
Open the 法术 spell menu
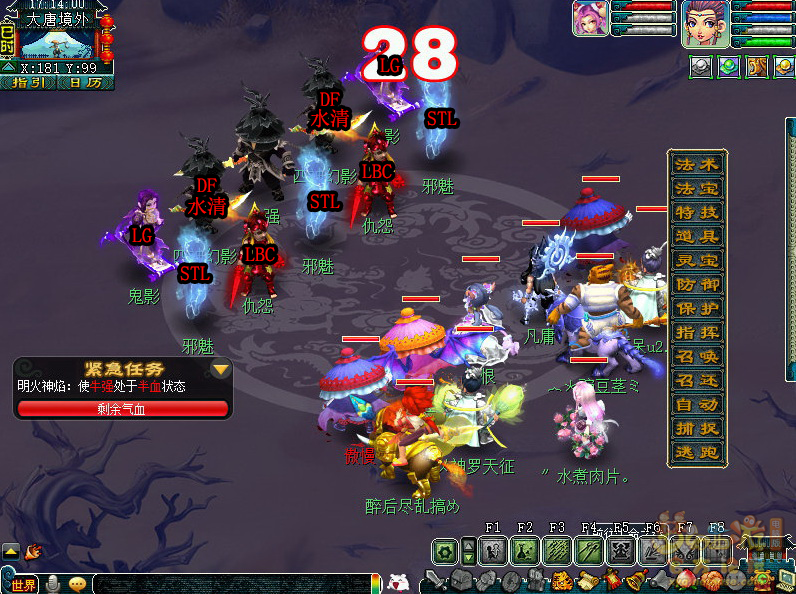point(697,165)
